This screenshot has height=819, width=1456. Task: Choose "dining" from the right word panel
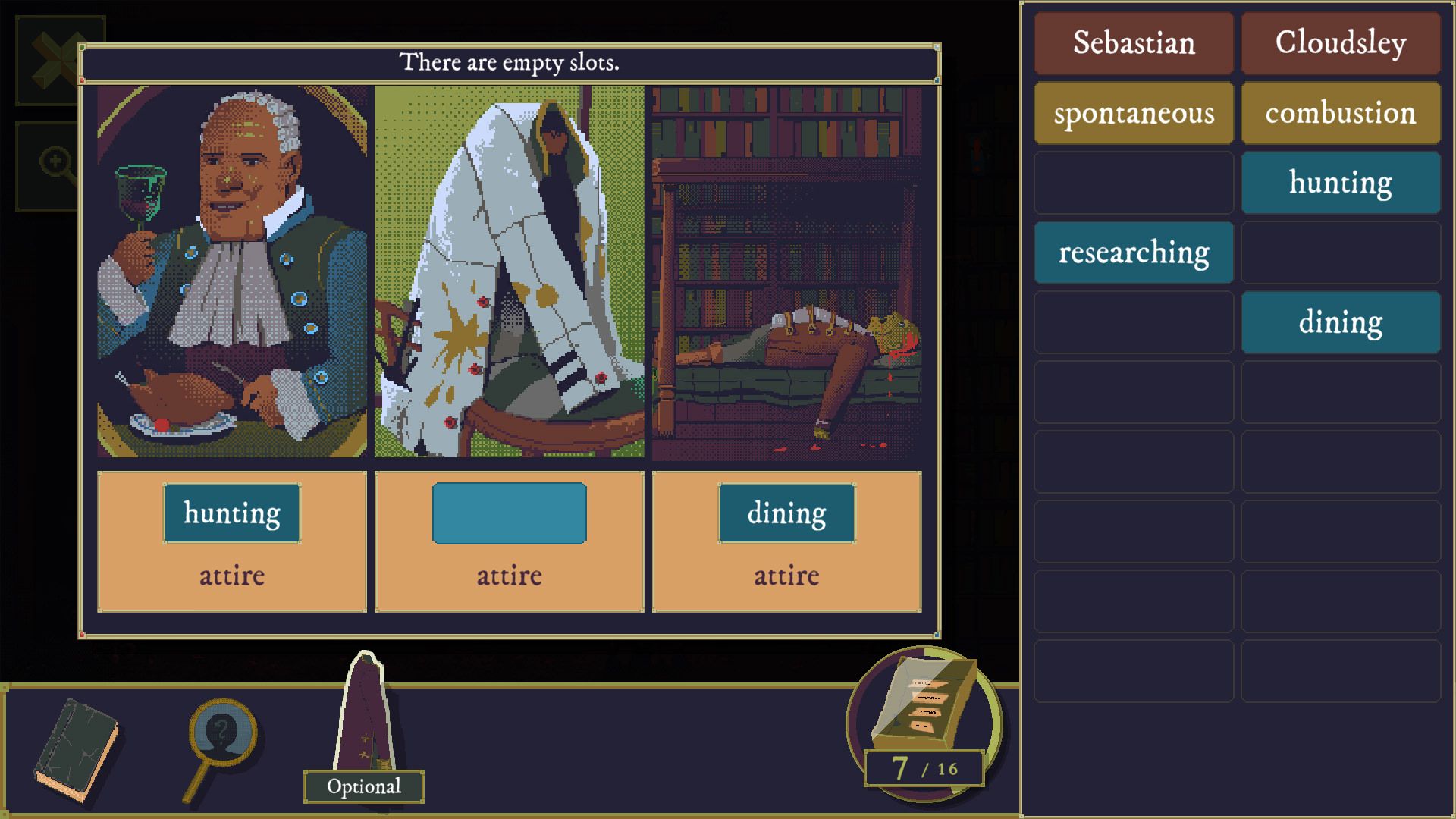tap(1341, 322)
